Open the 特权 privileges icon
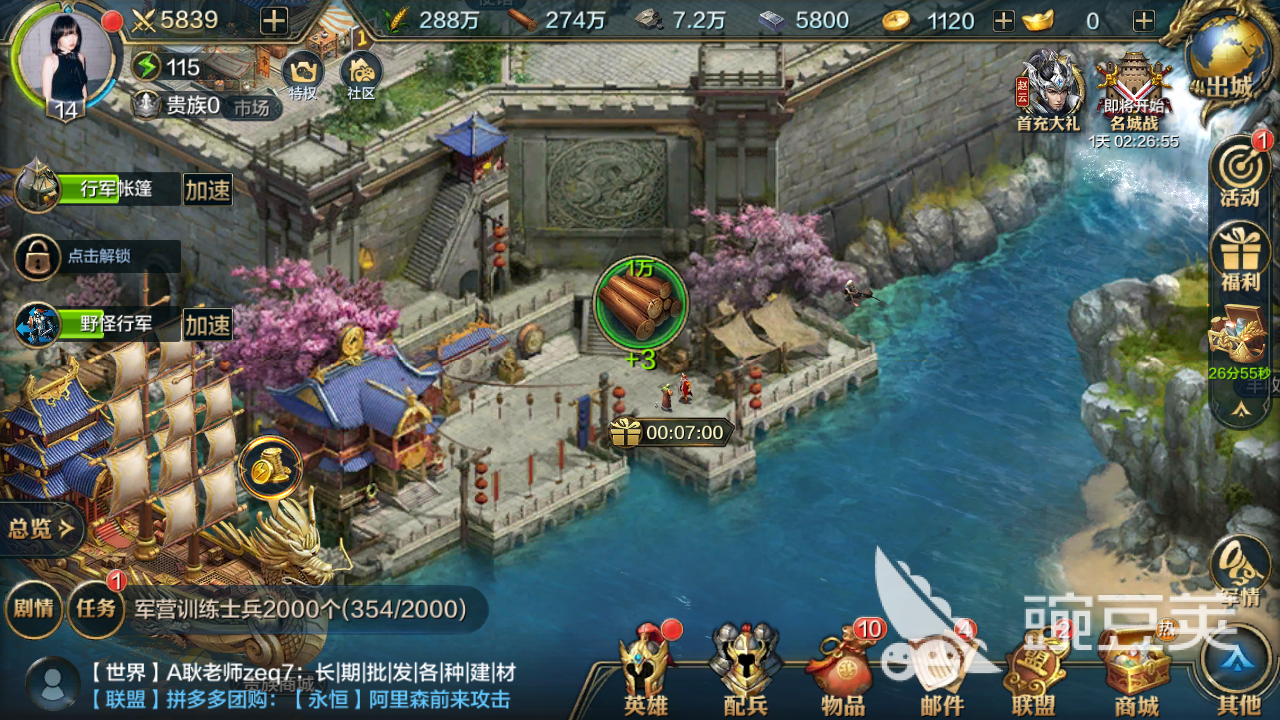 pos(302,75)
